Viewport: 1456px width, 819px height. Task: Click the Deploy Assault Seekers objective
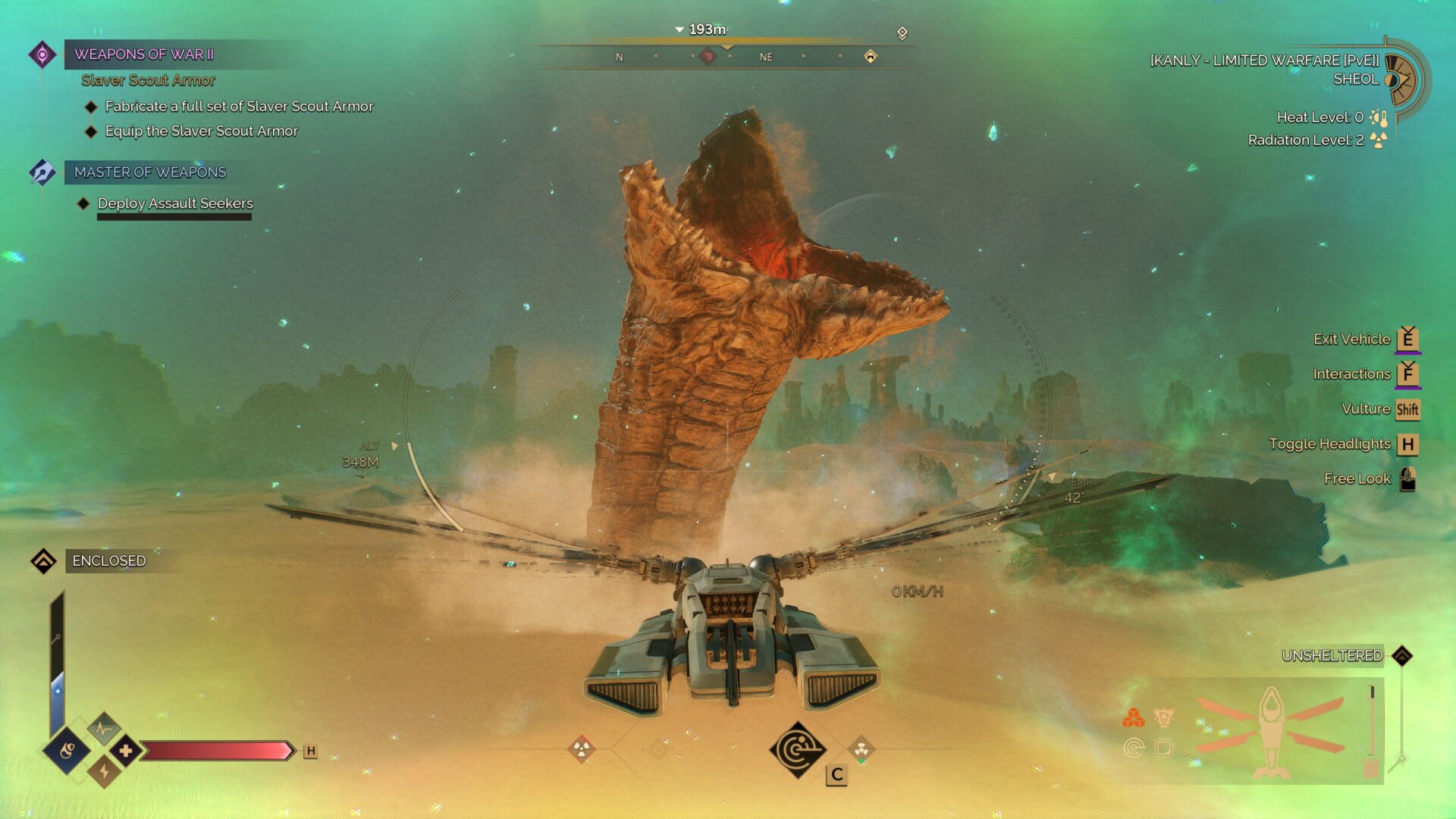(175, 203)
